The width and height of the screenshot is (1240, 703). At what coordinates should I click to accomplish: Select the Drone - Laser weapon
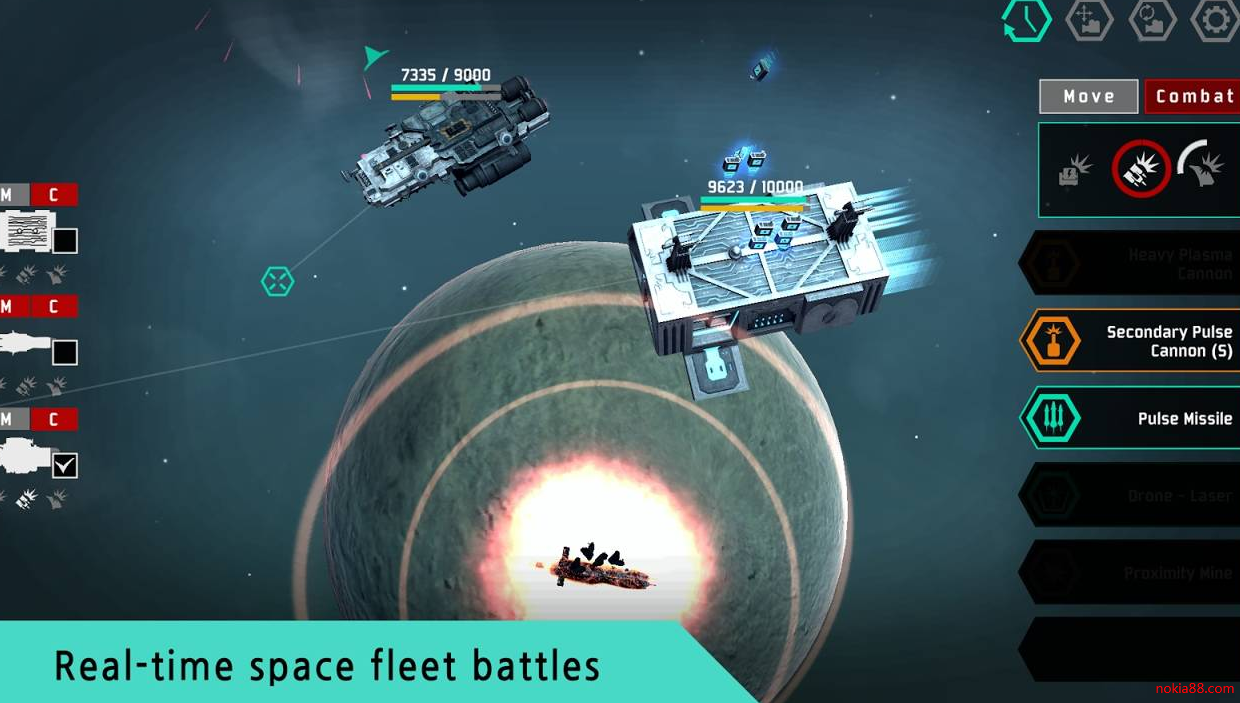click(1130, 495)
